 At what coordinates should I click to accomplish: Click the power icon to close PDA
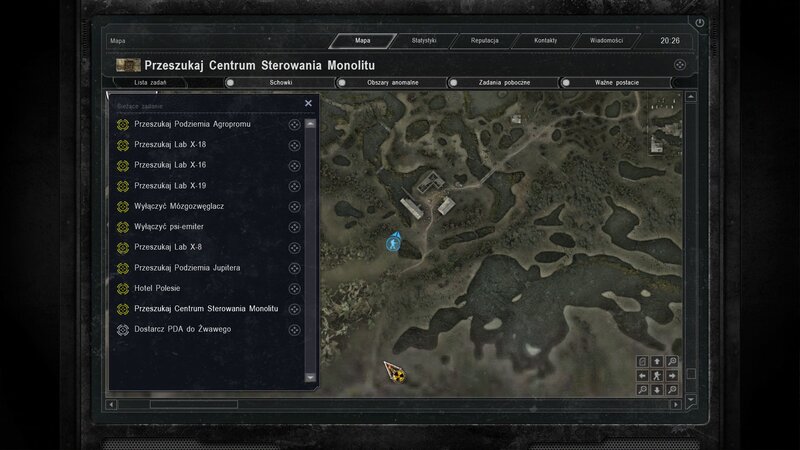coord(700,22)
